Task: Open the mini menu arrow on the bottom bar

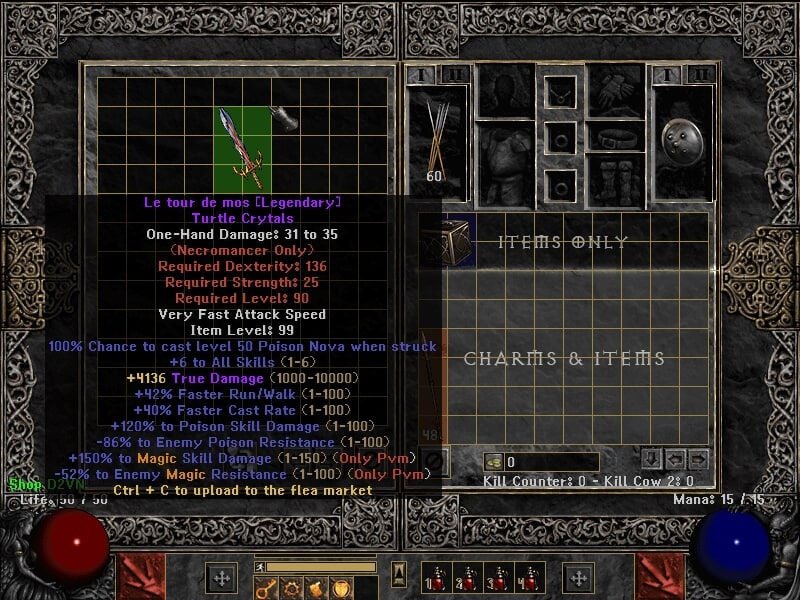Action: (399, 573)
